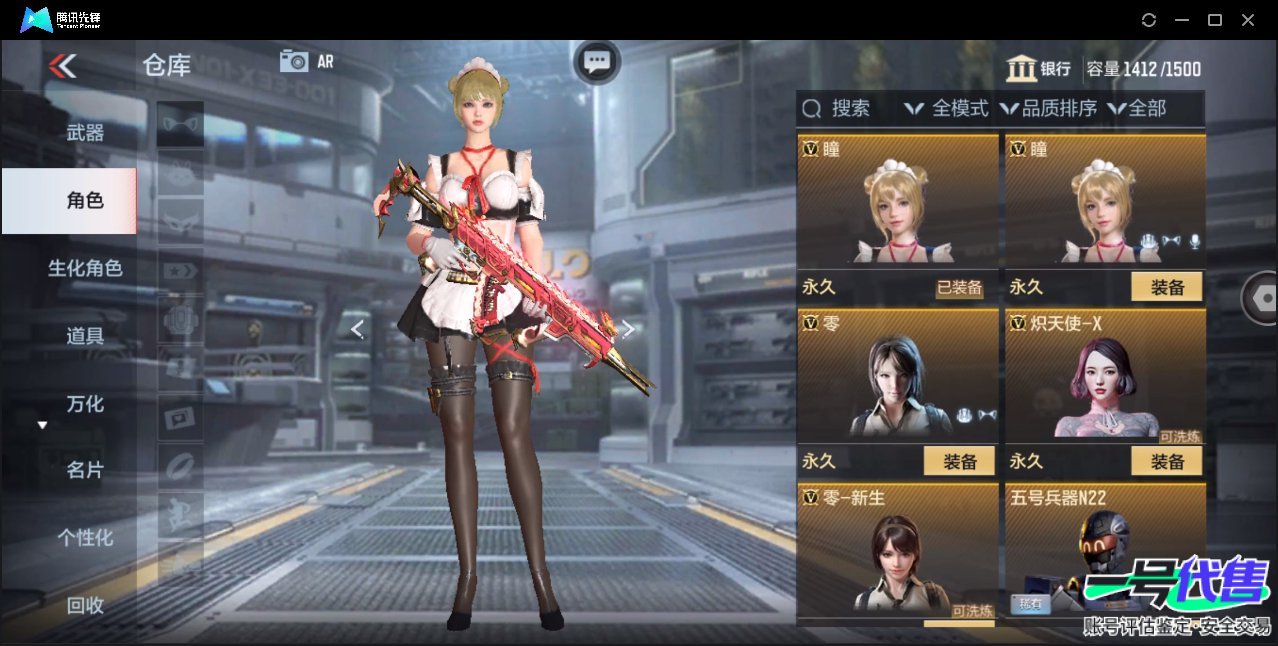The image size is (1278, 646).
Task: Select the 五号兵器N22 character card
Action: [x=1105, y=550]
